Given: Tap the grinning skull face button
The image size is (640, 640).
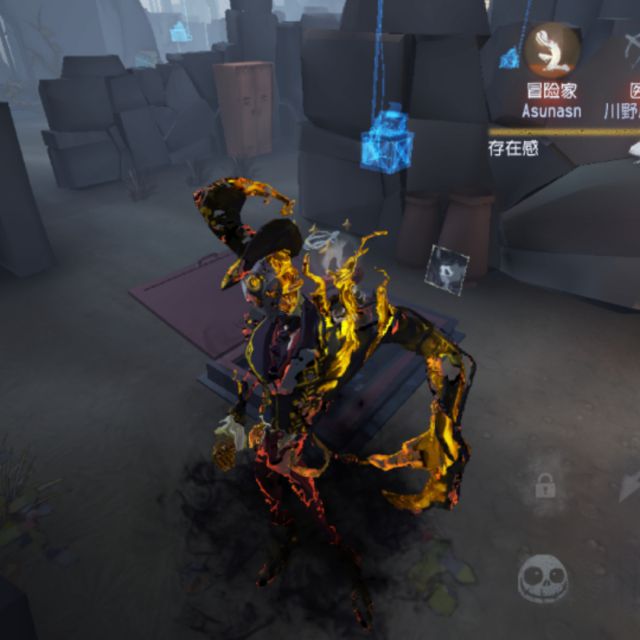Looking at the screenshot, I should 543,578.
